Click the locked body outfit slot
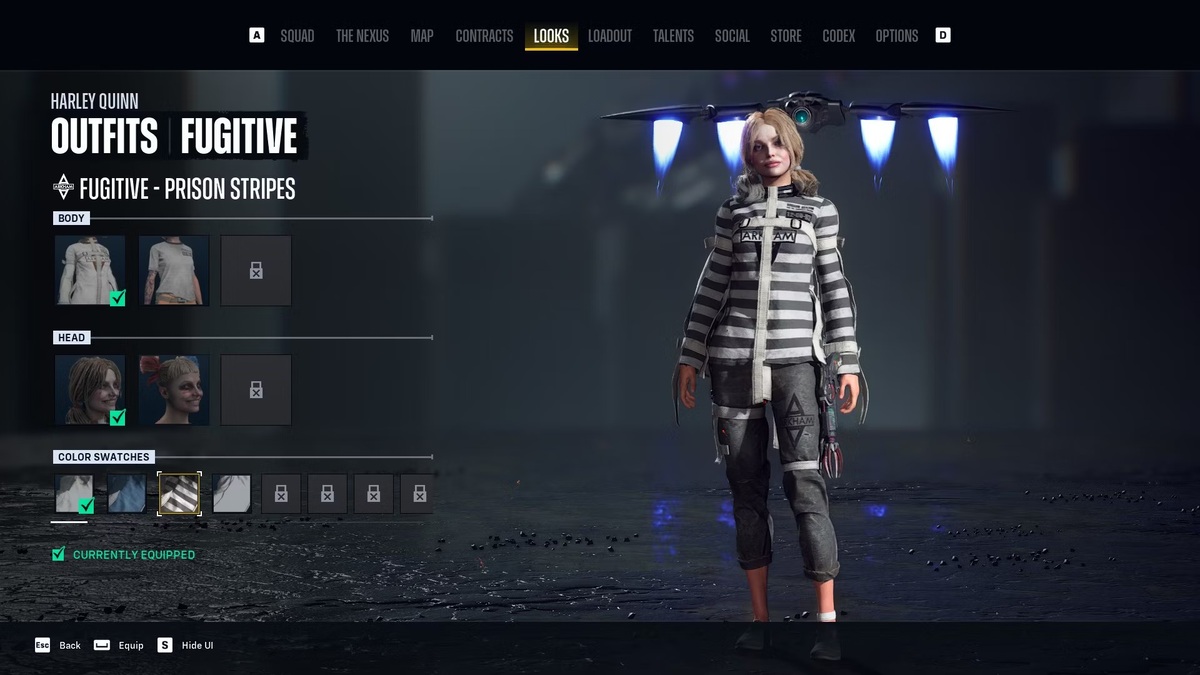 (x=256, y=270)
